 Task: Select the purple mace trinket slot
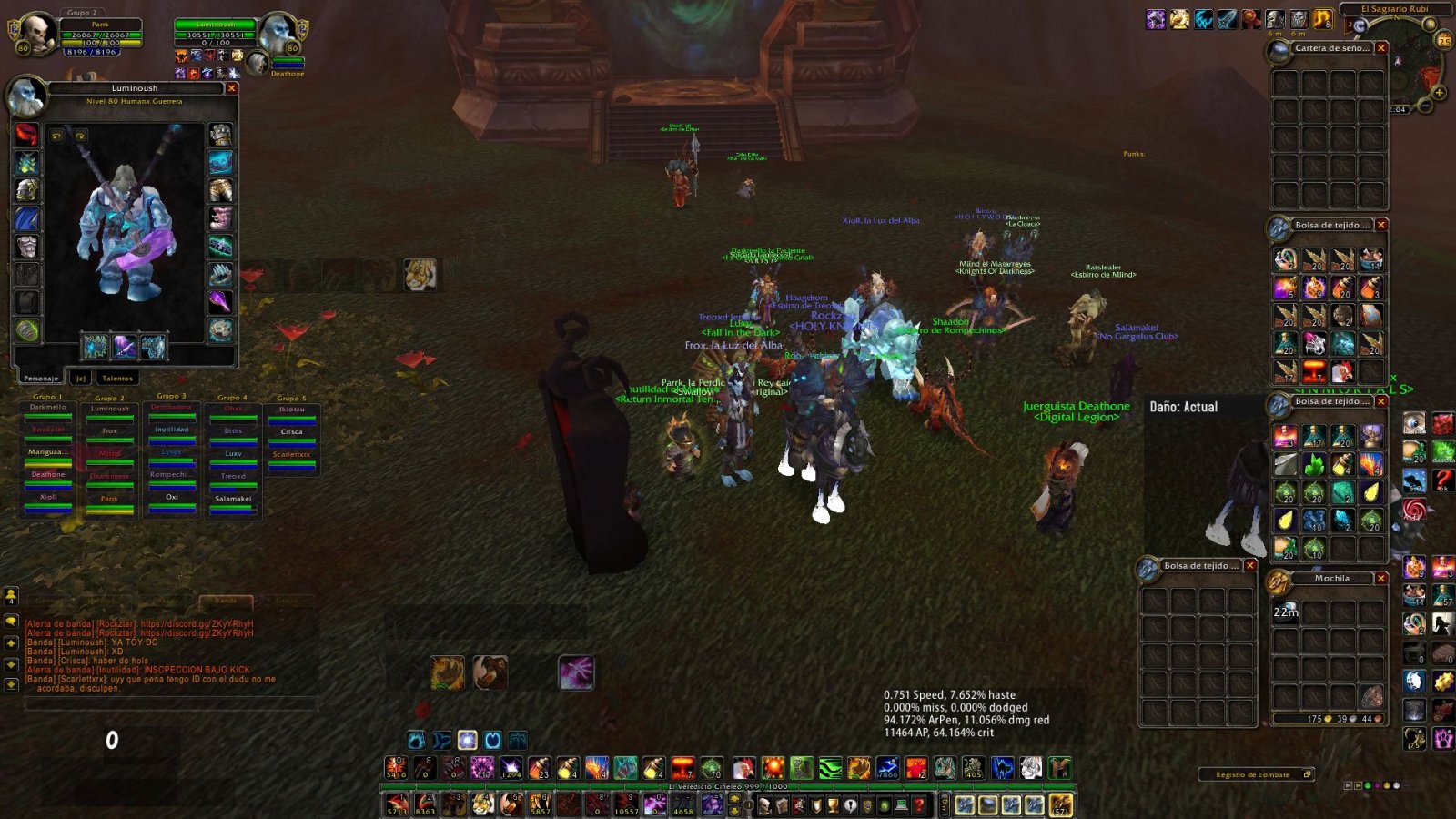220,301
